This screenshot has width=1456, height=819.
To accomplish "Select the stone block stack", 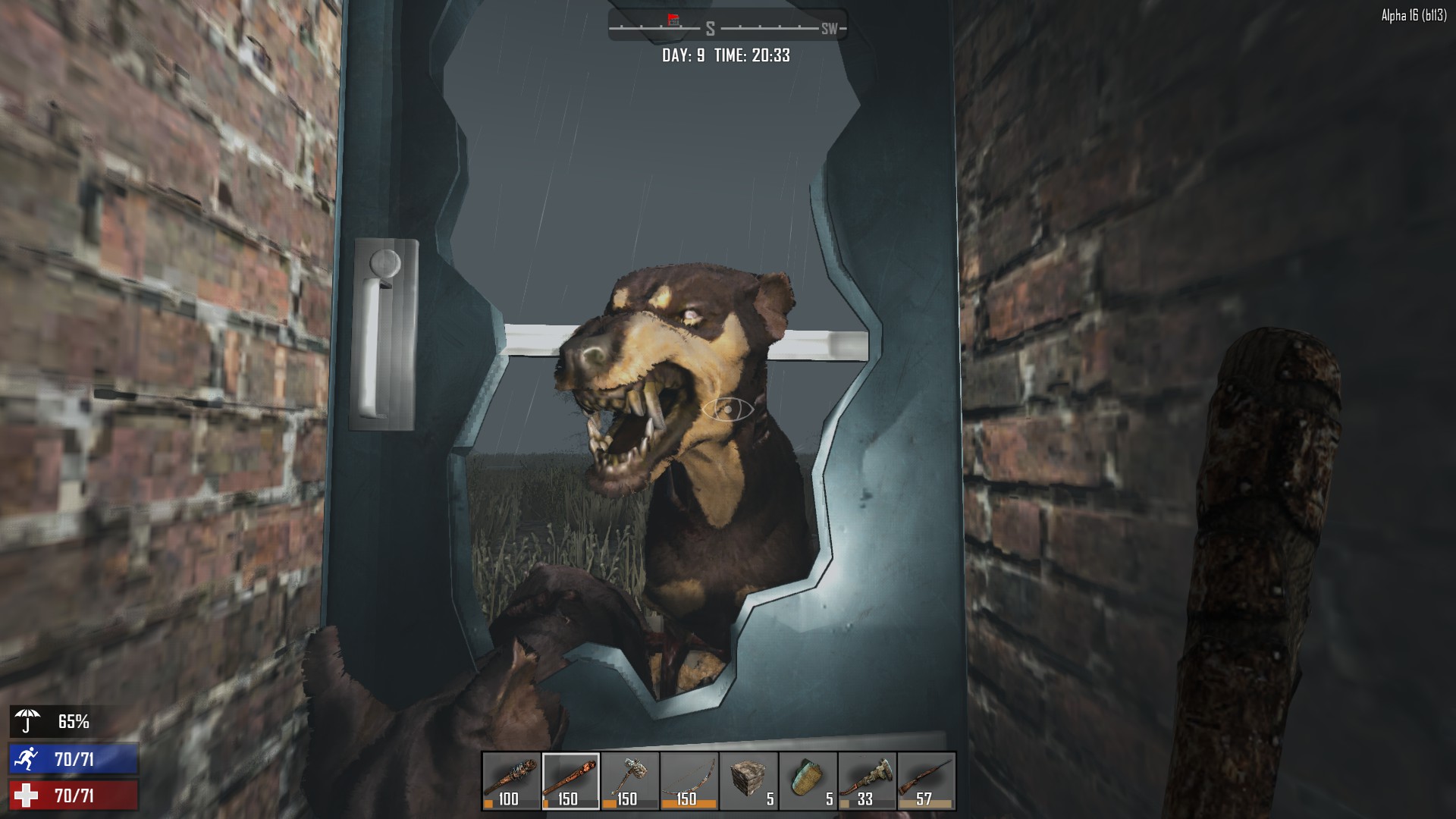I will tap(748, 781).
